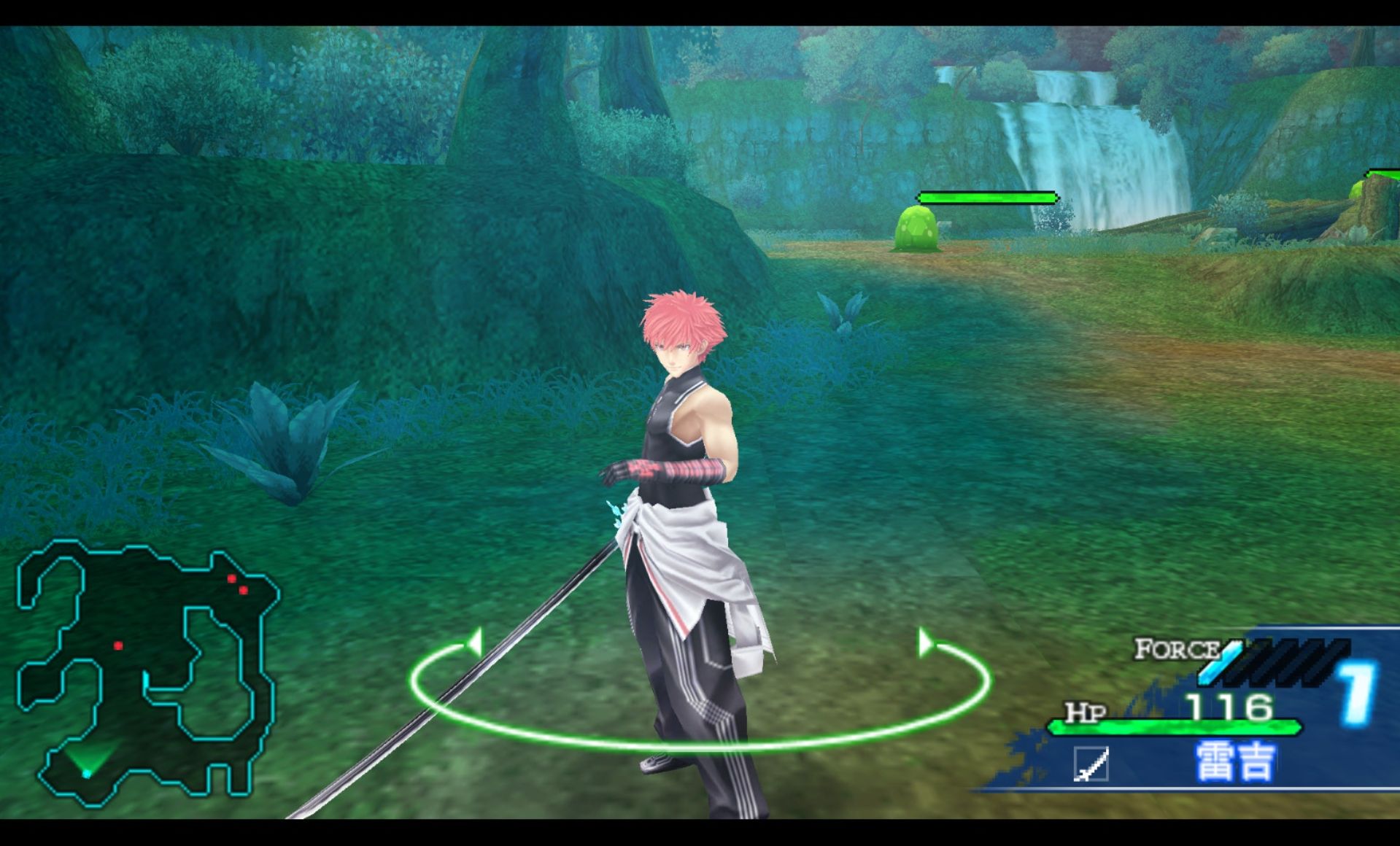The width and height of the screenshot is (1400, 846).
Task: Select the sword weapon icon
Action: tap(1091, 764)
